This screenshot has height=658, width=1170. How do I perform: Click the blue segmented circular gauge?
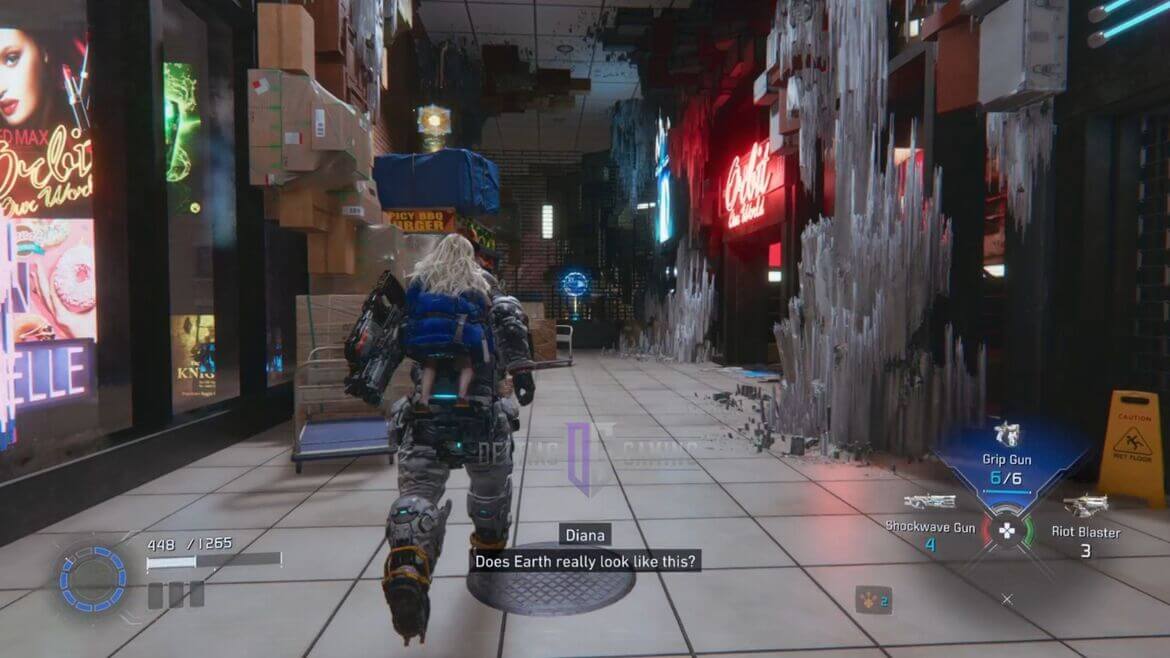pyautogui.click(x=92, y=577)
